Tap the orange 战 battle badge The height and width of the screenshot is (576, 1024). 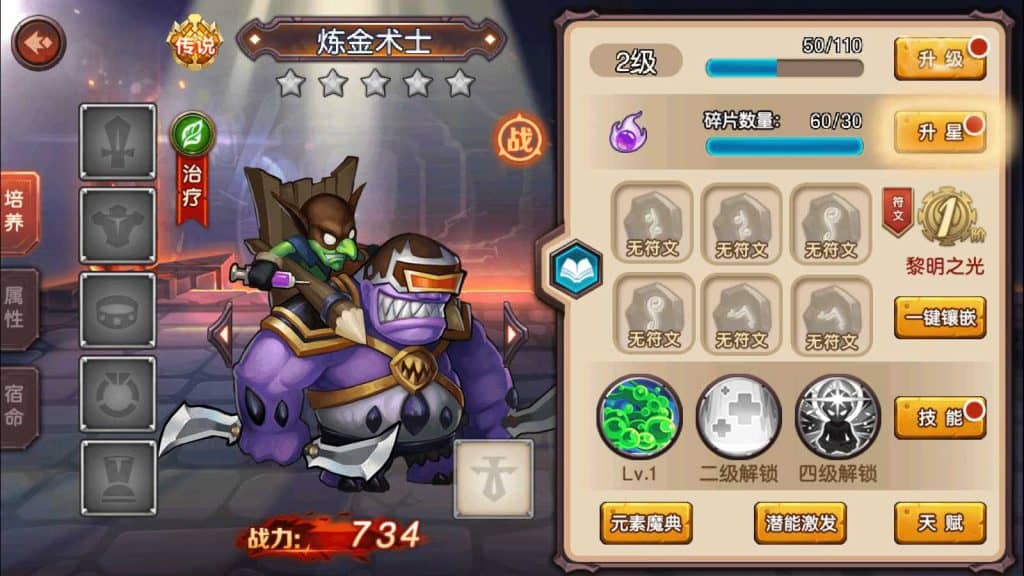[x=521, y=141]
